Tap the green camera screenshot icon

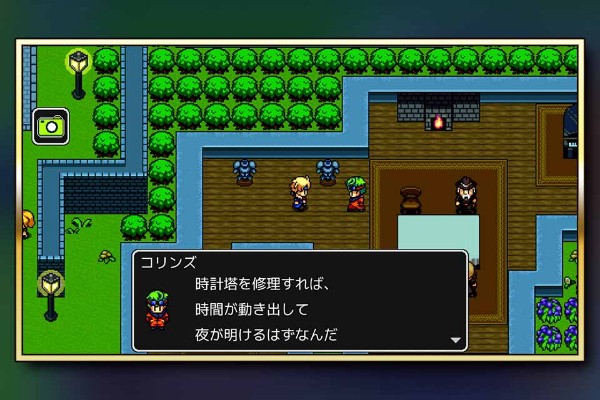pyautogui.click(x=50, y=126)
